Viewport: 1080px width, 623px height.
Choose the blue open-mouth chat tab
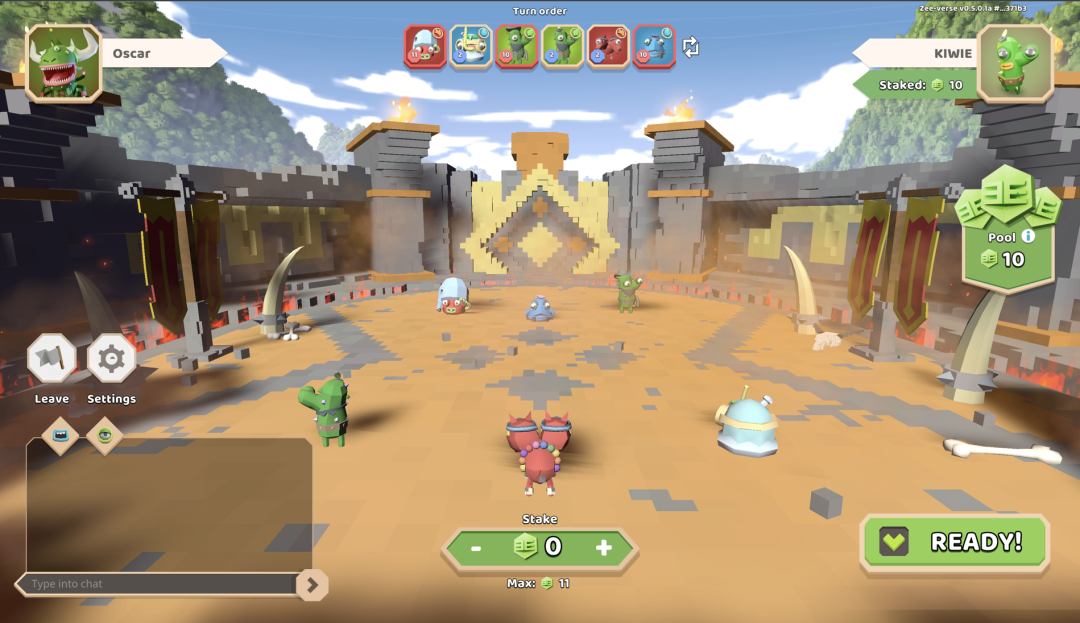(x=61, y=435)
